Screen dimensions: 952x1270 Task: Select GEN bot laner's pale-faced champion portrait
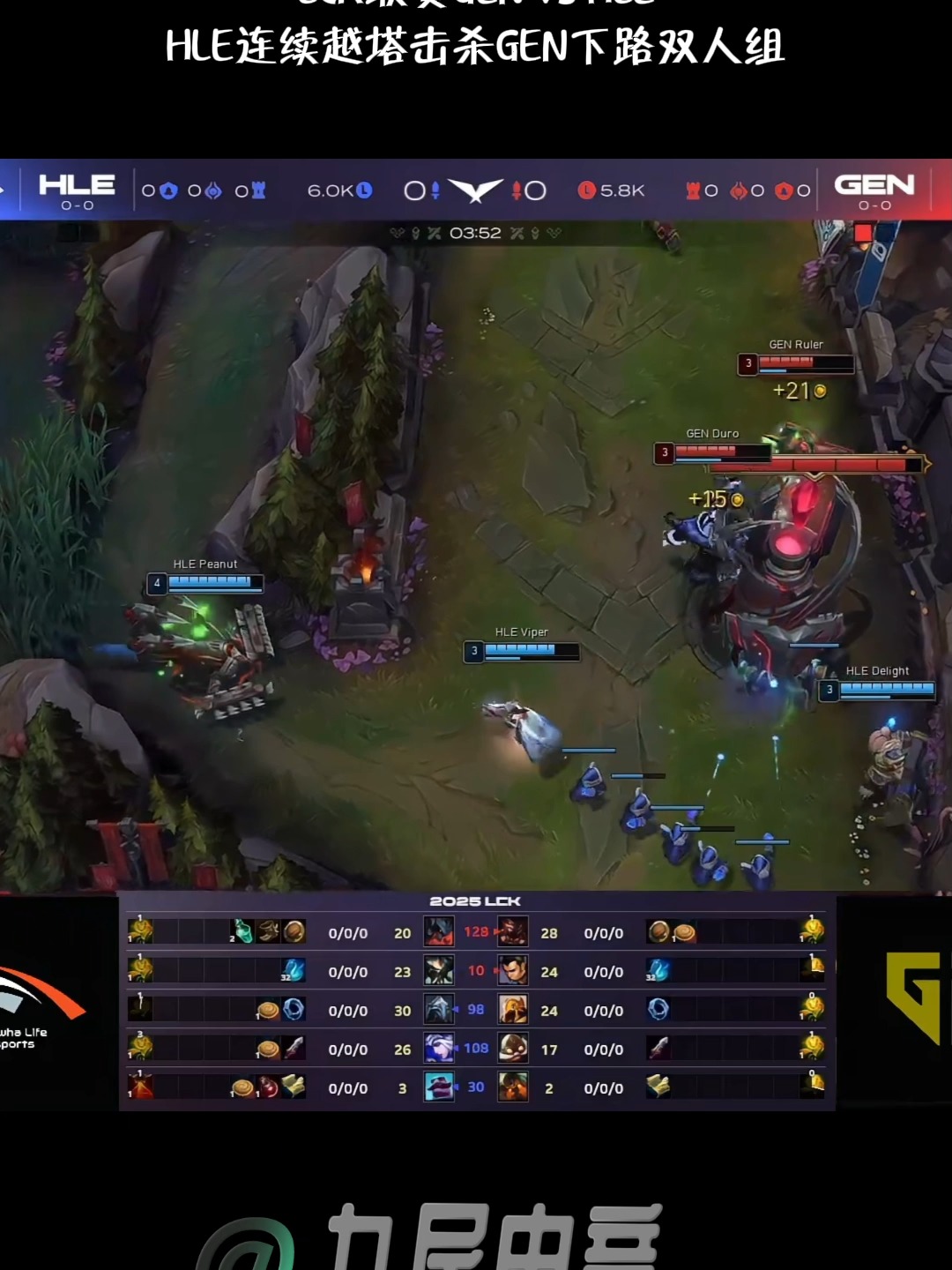513,1048
